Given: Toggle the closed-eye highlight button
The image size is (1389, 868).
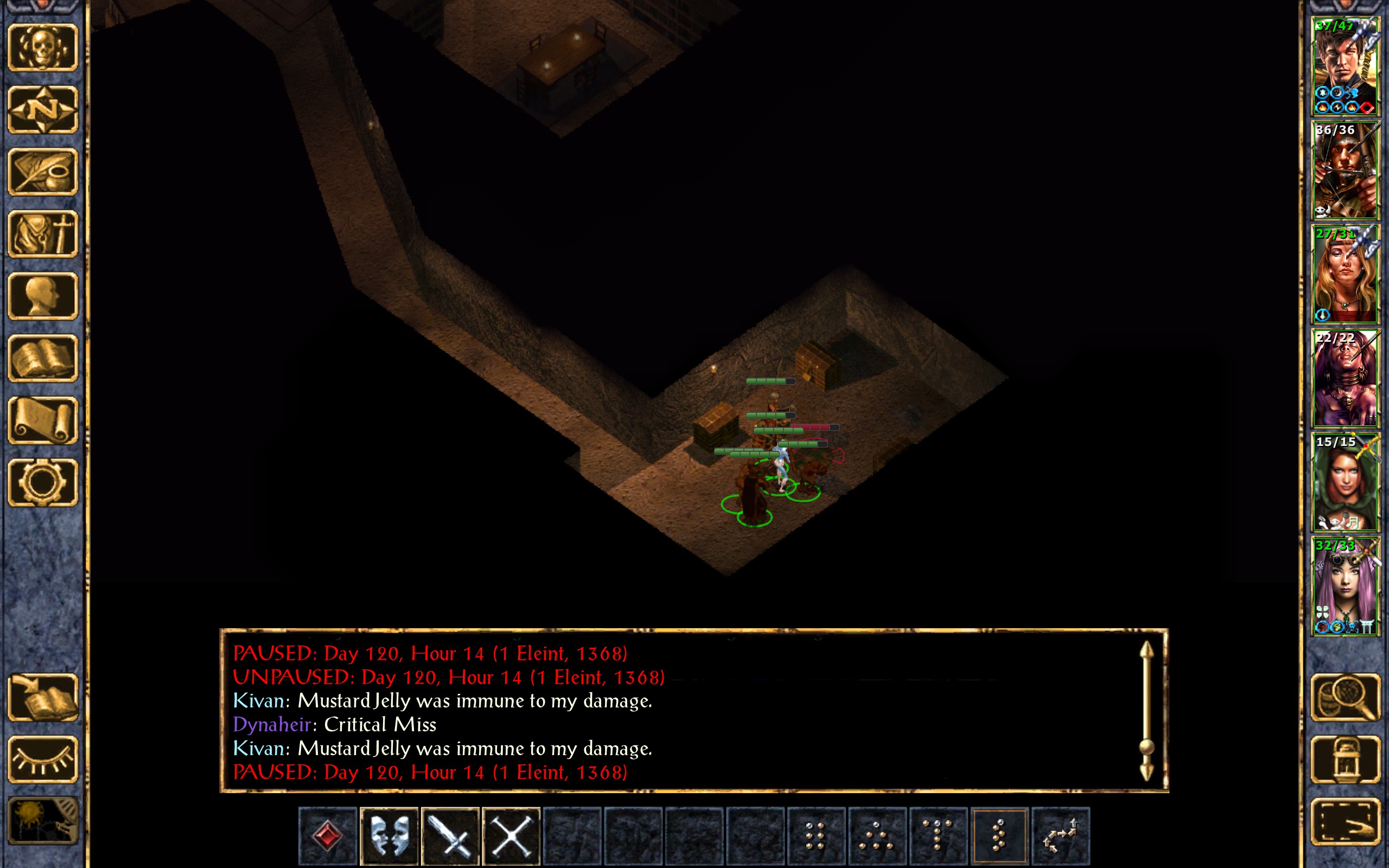Looking at the screenshot, I should pyautogui.click(x=43, y=759).
